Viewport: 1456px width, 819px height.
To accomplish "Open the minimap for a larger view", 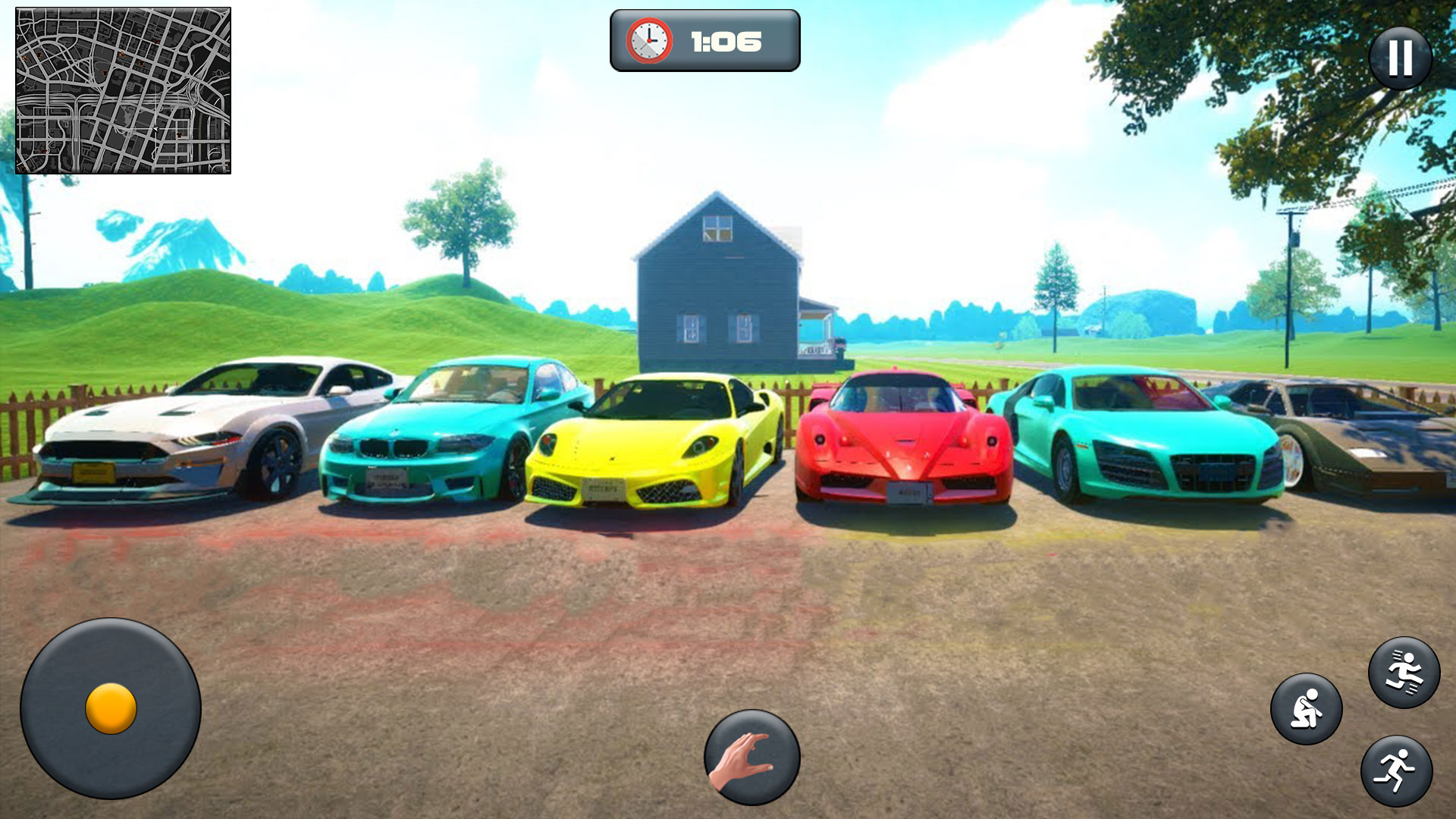I will click(x=124, y=91).
